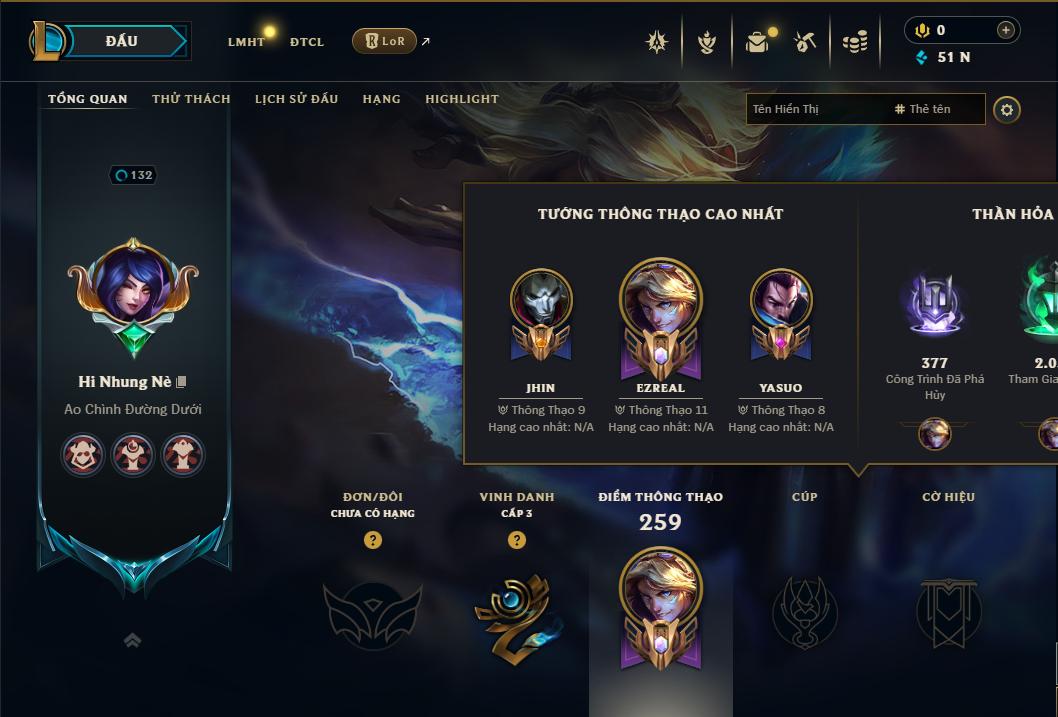This screenshot has height=717, width=1058.
Task: Select the HẠNG tab
Action: [x=381, y=99]
